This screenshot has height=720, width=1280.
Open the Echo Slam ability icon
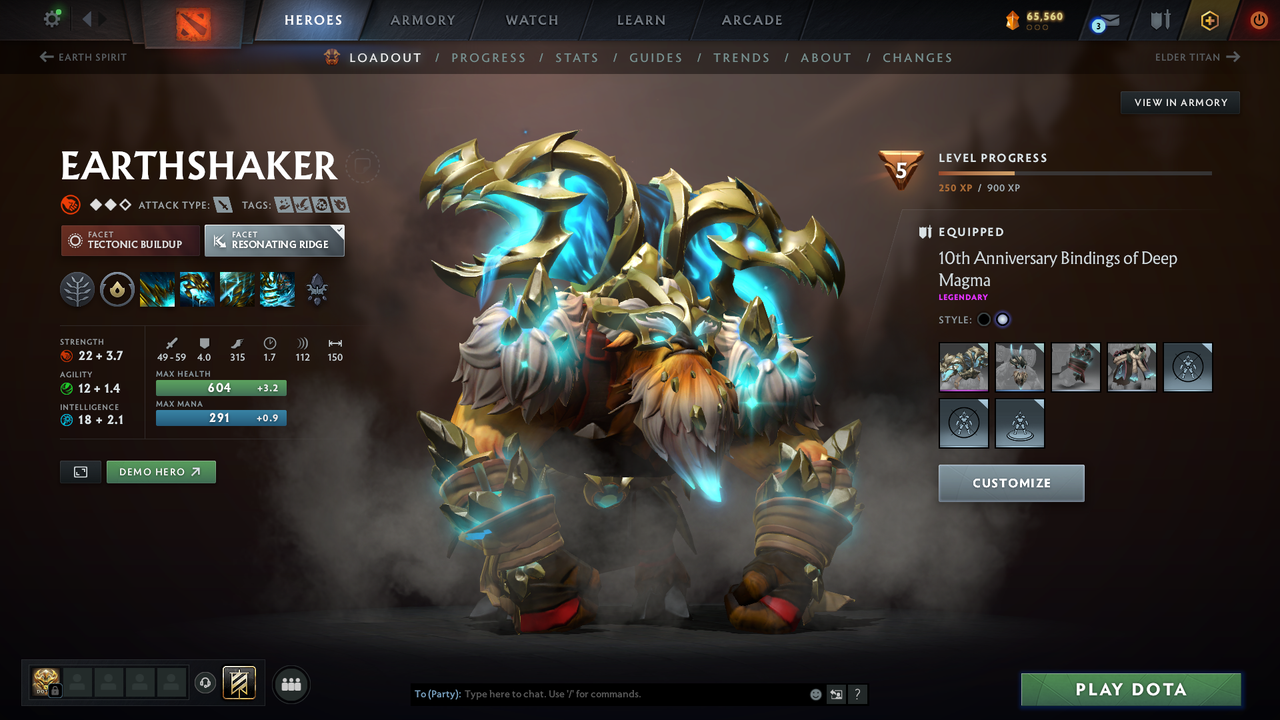[x=277, y=289]
